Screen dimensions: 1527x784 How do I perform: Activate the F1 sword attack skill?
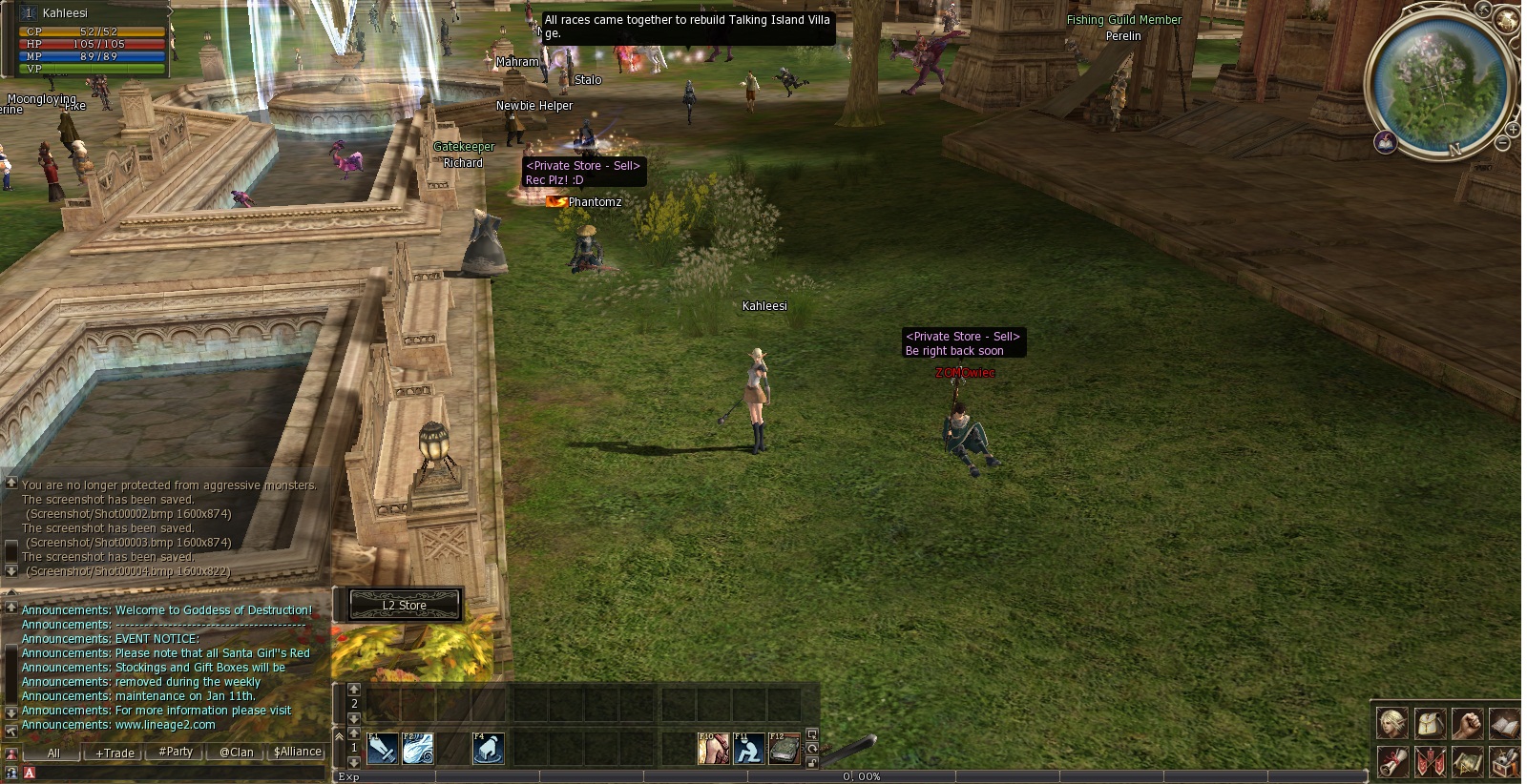383,749
